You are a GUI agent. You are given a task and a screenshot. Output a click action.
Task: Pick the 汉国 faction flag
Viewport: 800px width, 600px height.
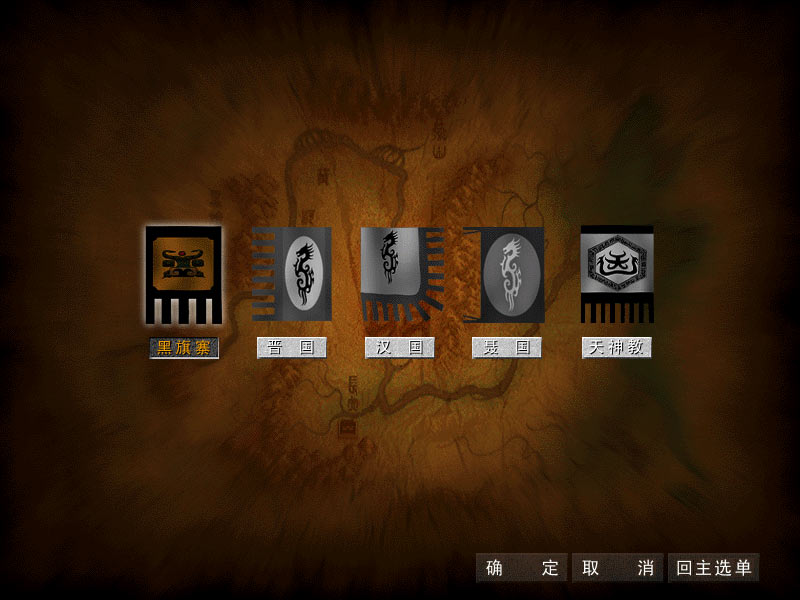(400, 271)
